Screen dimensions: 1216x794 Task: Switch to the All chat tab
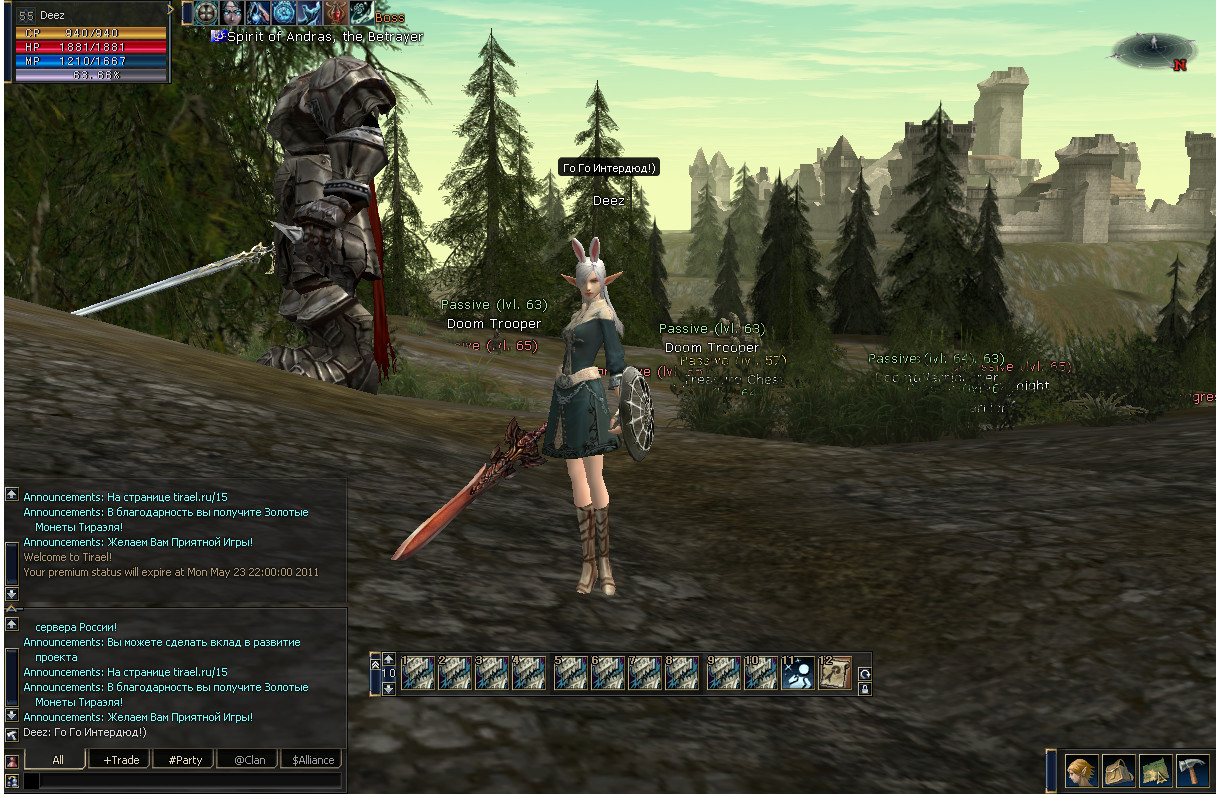(x=58, y=760)
